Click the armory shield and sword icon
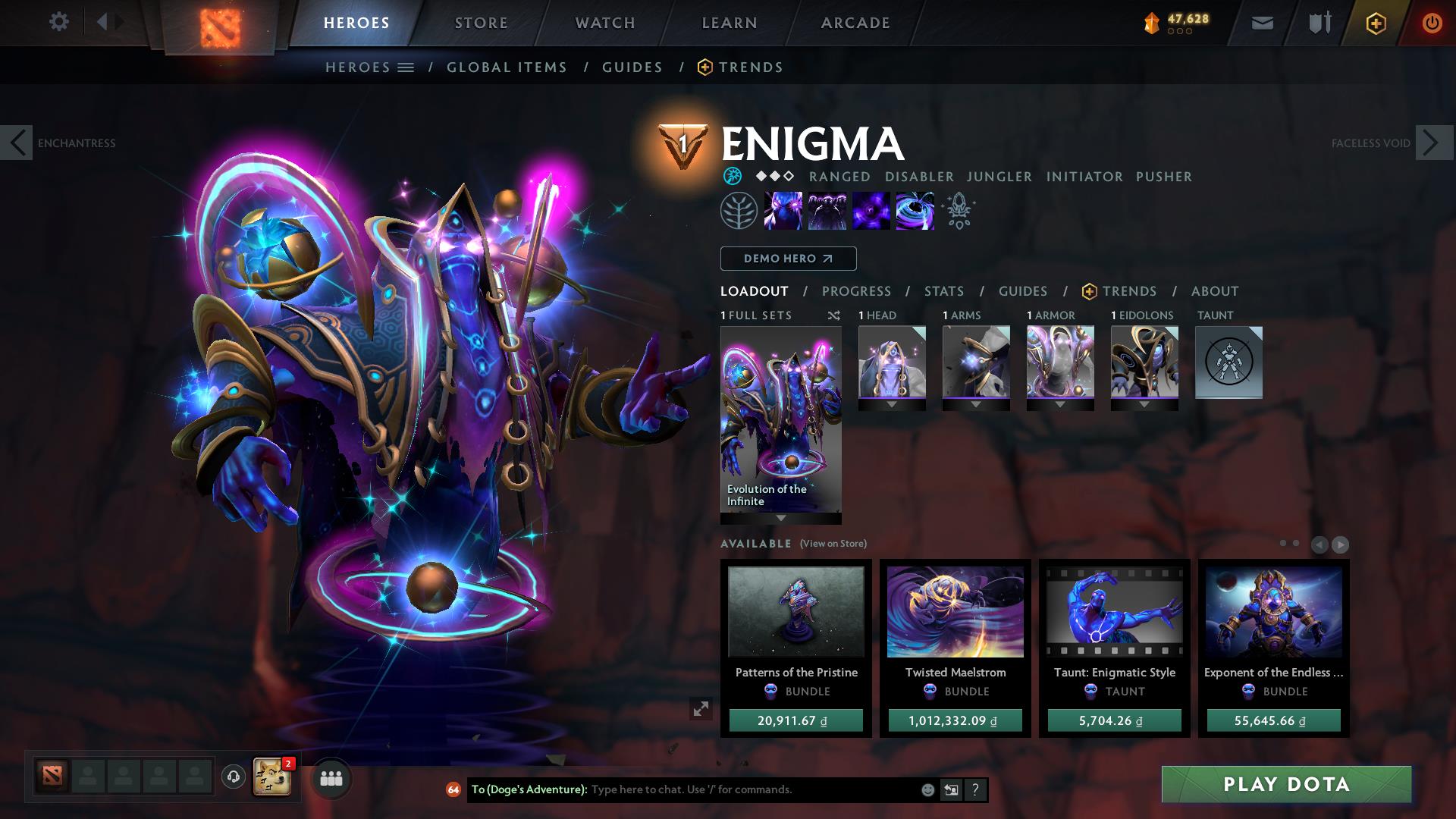 [x=1318, y=22]
